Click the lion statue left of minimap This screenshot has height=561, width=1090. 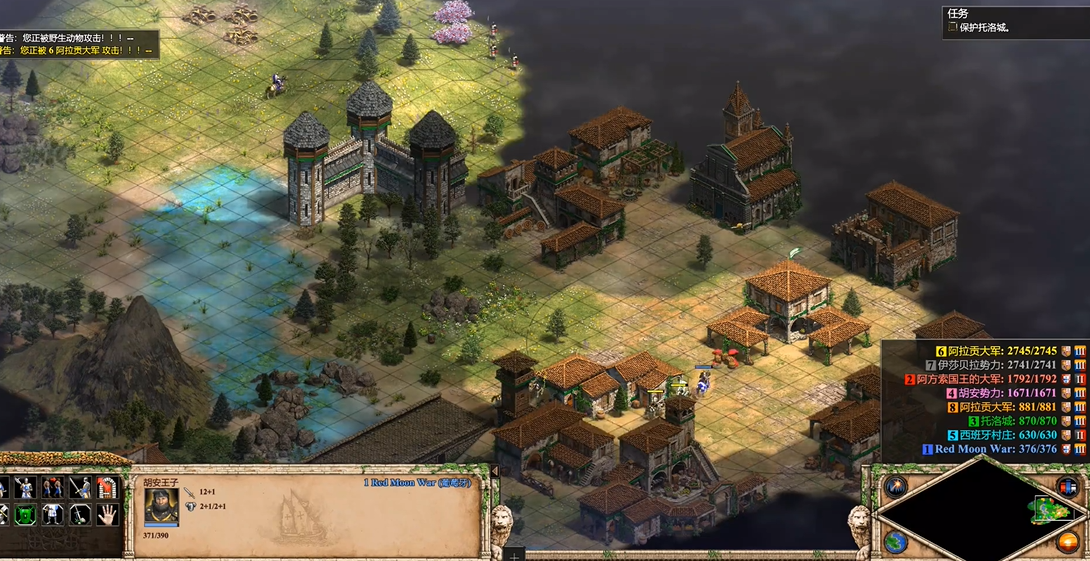point(859,522)
